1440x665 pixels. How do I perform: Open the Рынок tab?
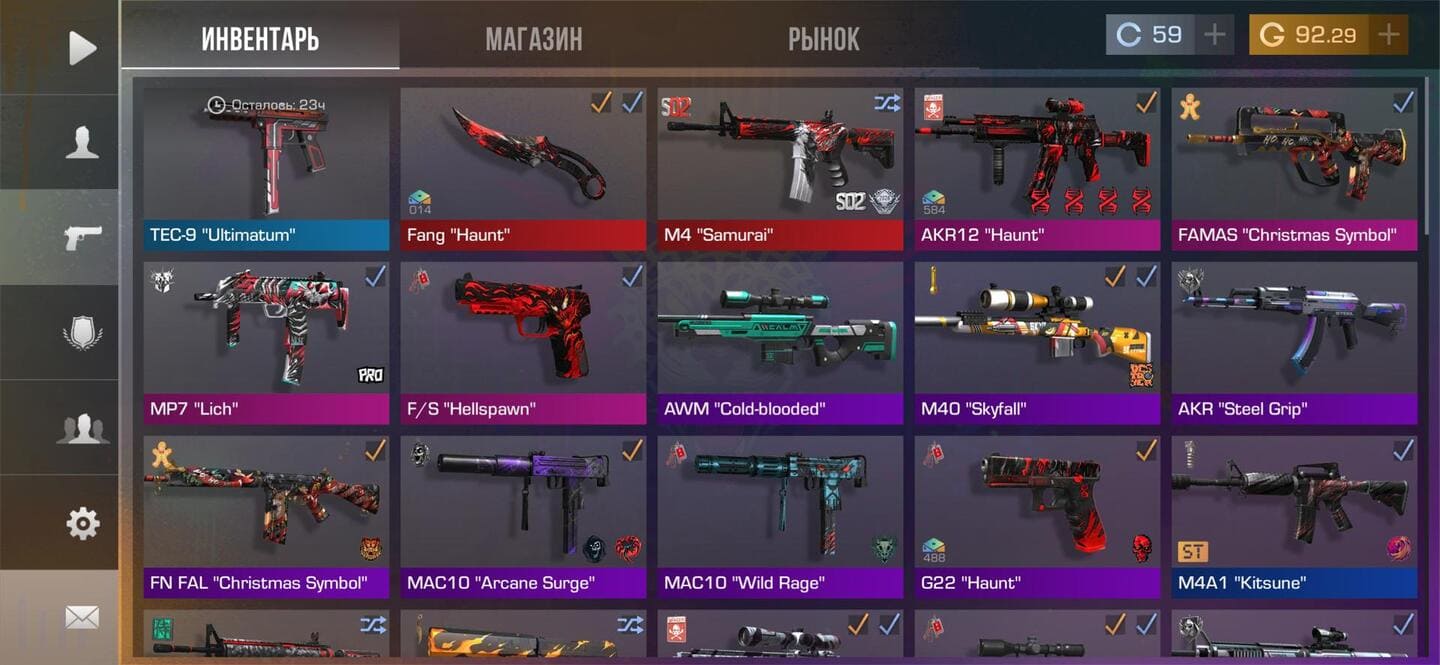pos(823,39)
